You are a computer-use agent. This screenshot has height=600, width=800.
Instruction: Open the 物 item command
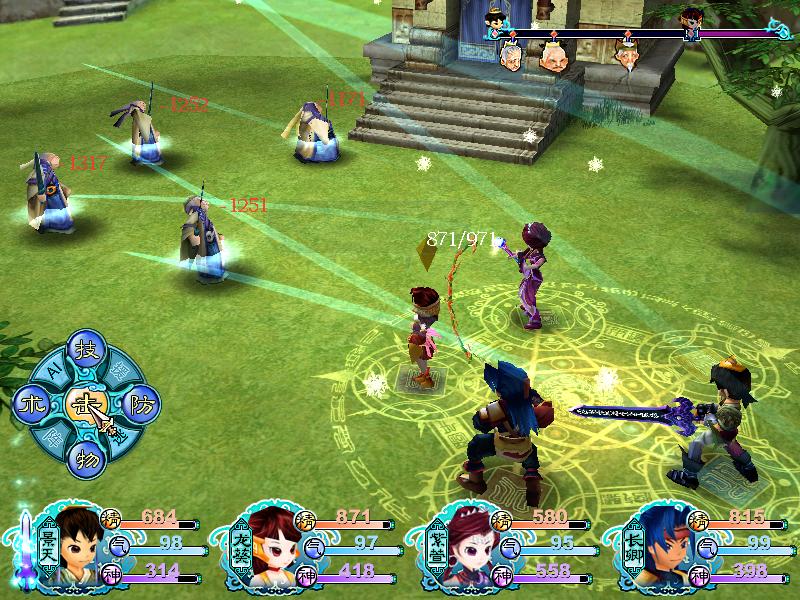(x=85, y=461)
